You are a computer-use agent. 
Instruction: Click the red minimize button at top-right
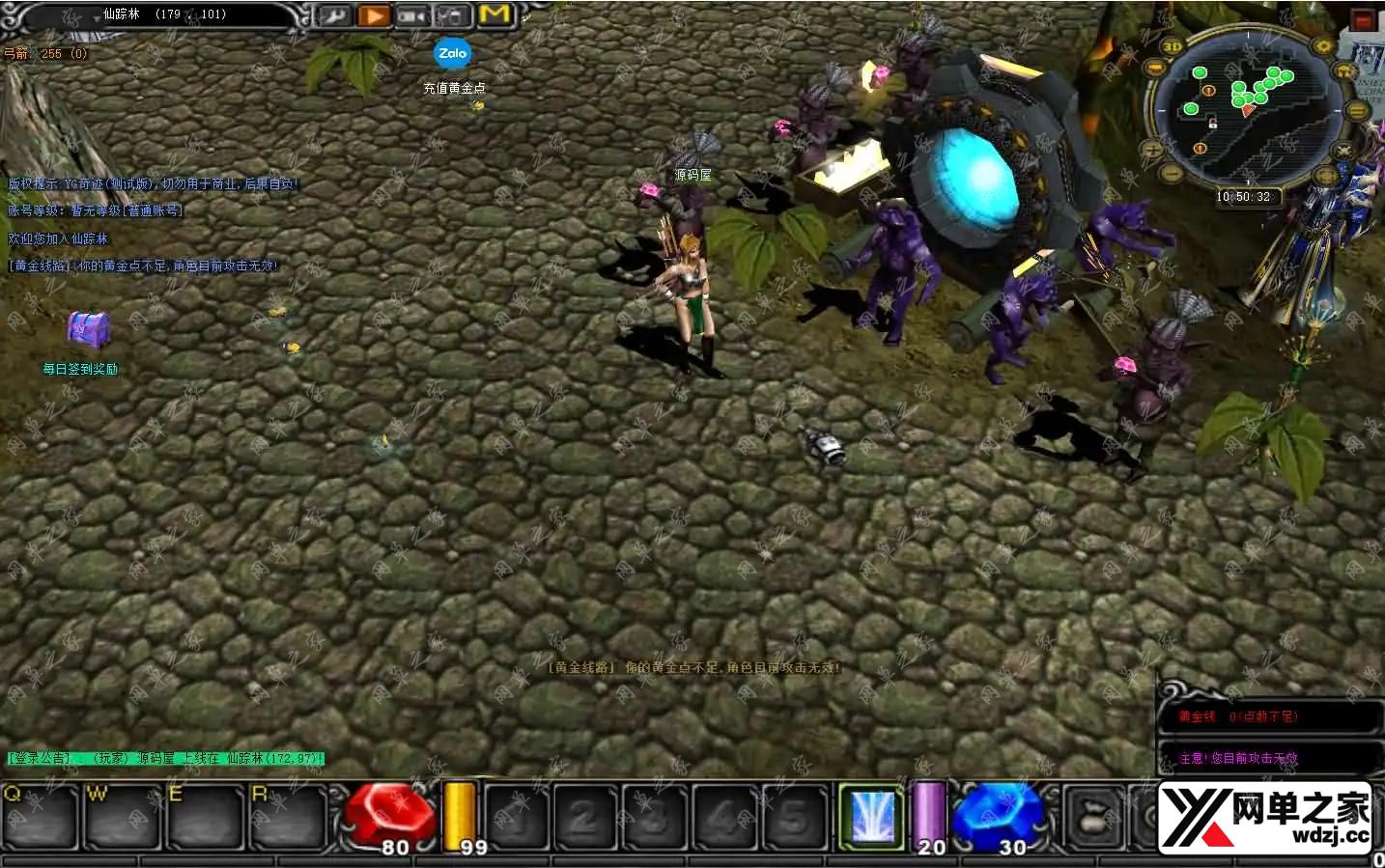[1363, 19]
